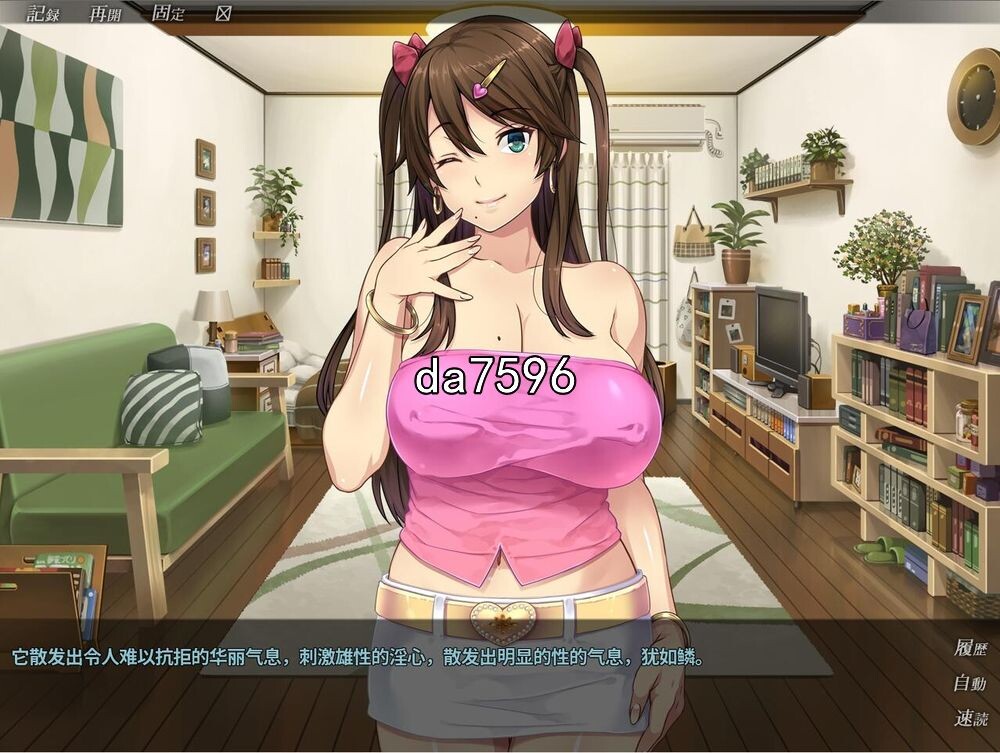1000x753 pixels.
Task: Enable 自動 auto-read mode
Action: coord(969,684)
